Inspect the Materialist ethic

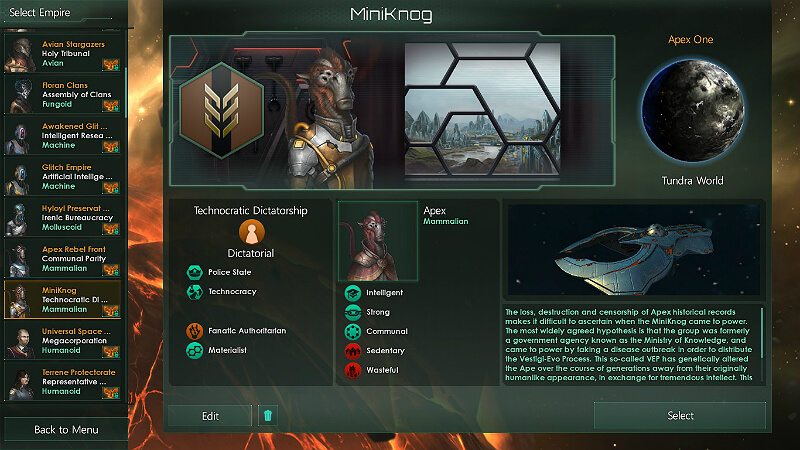click(x=225, y=350)
